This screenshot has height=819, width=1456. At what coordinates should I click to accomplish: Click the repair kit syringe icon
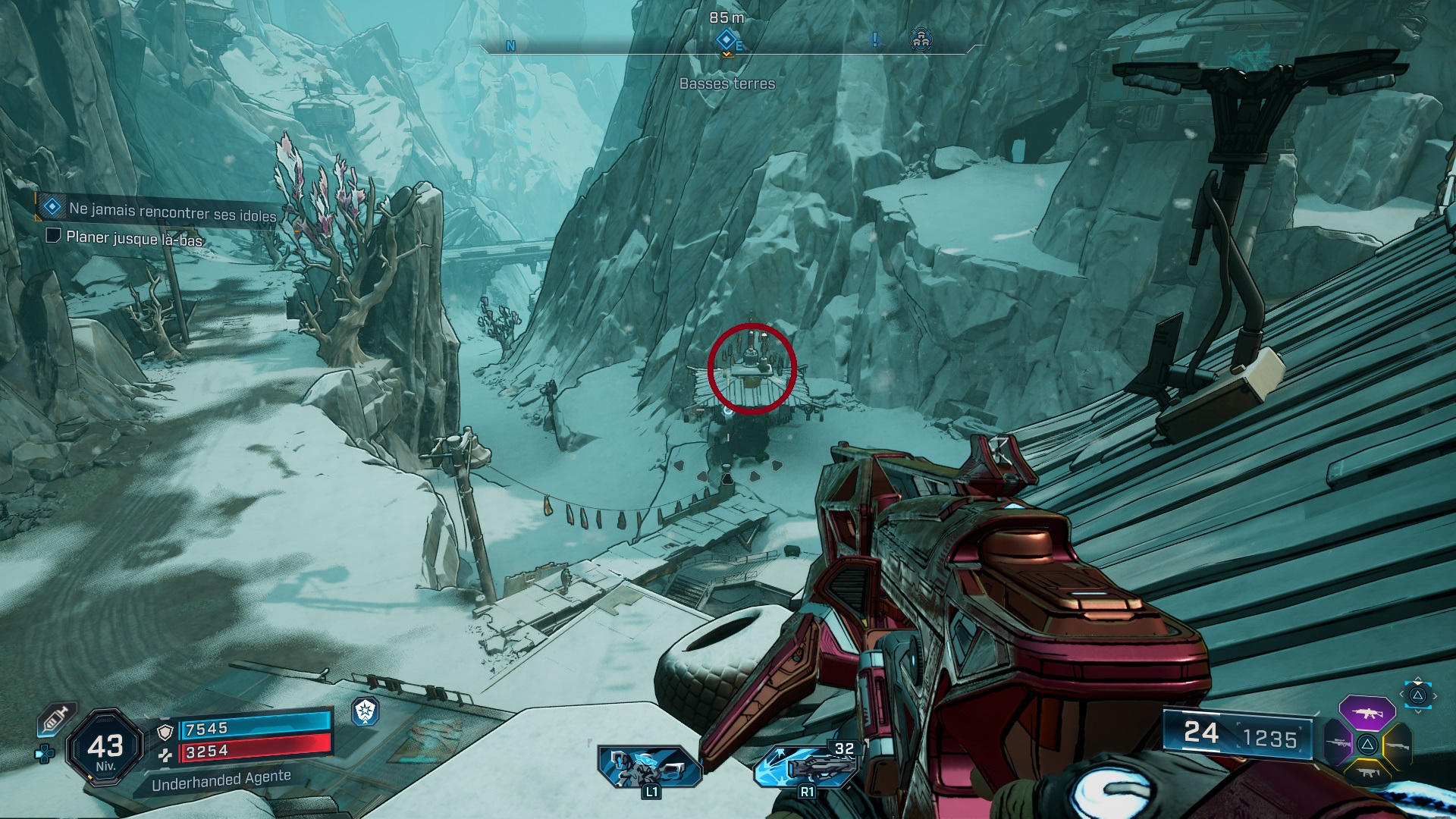tap(55, 719)
